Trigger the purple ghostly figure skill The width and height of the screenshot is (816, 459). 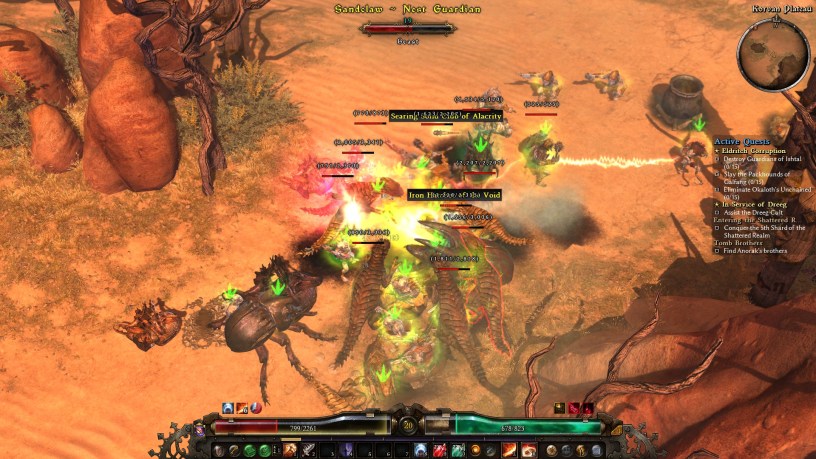(x=347, y=450)
